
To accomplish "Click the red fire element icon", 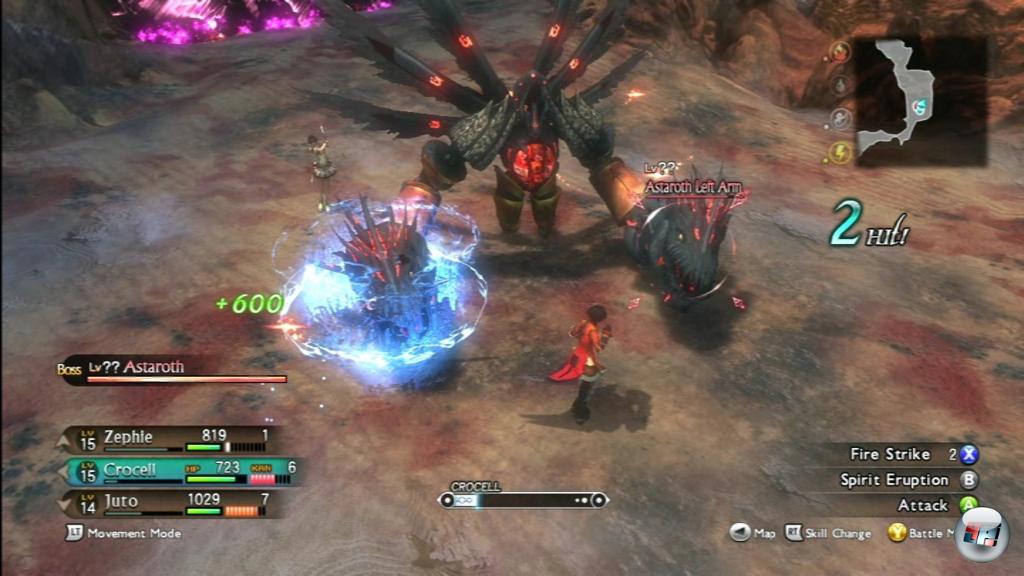I will (841, 54).
